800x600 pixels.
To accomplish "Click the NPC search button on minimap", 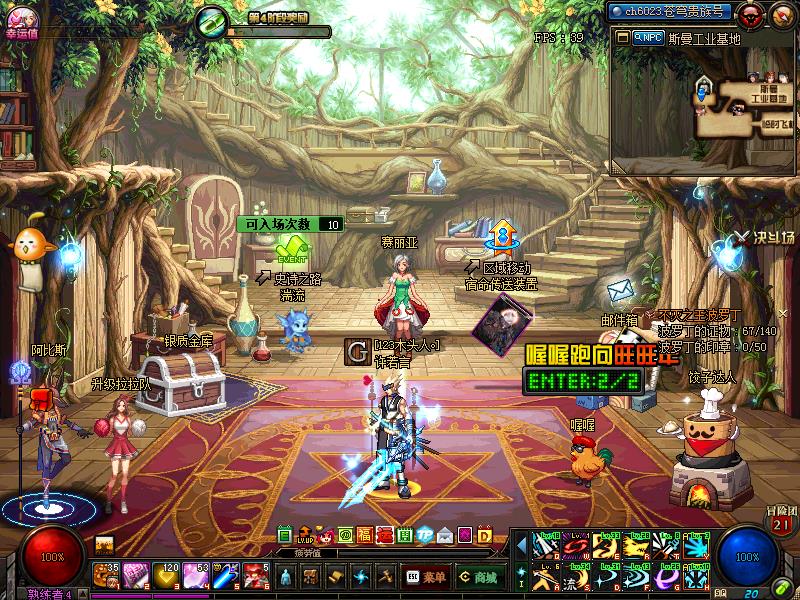I will 647,37.
